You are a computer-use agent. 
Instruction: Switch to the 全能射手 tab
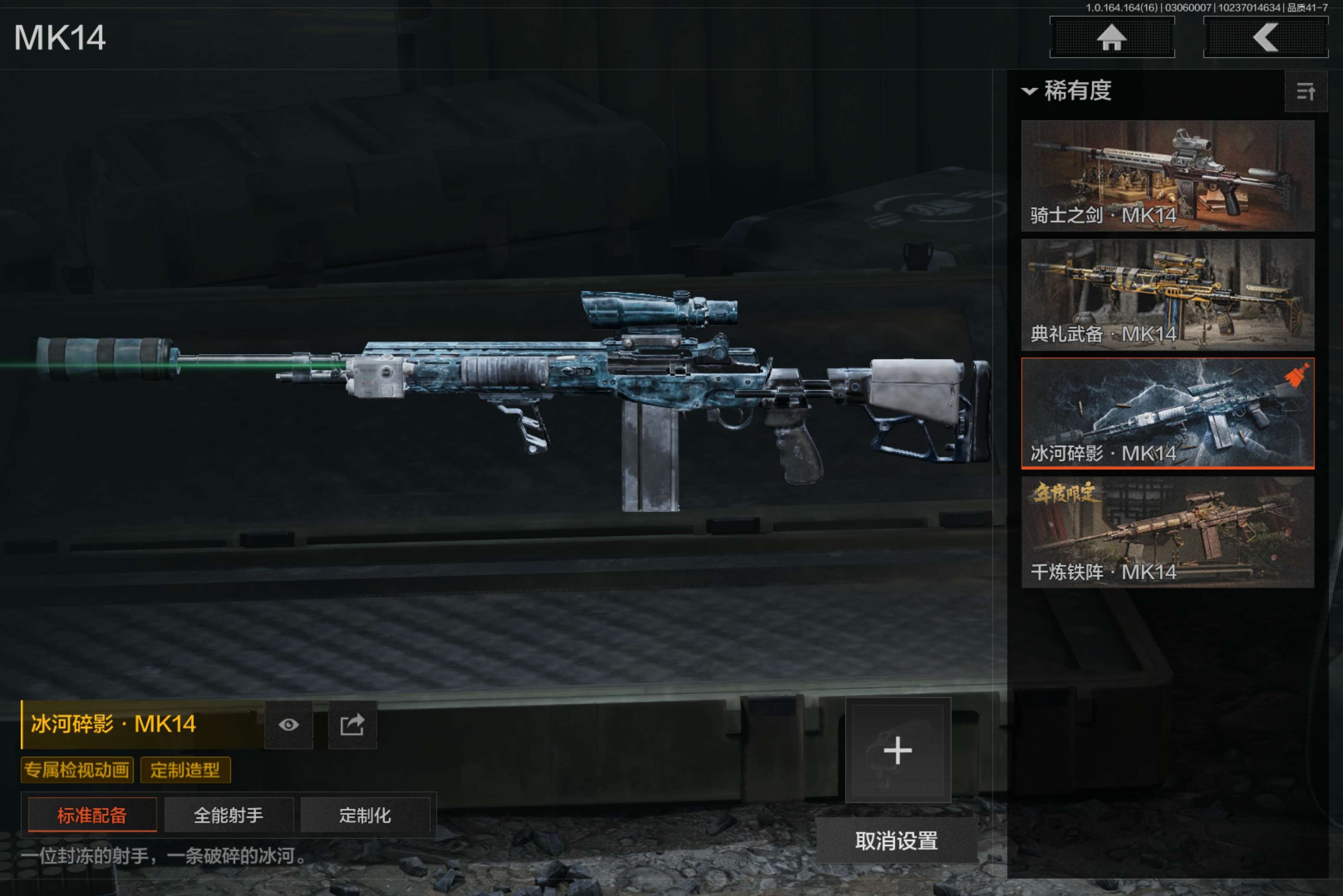click(x=229, y=815)
